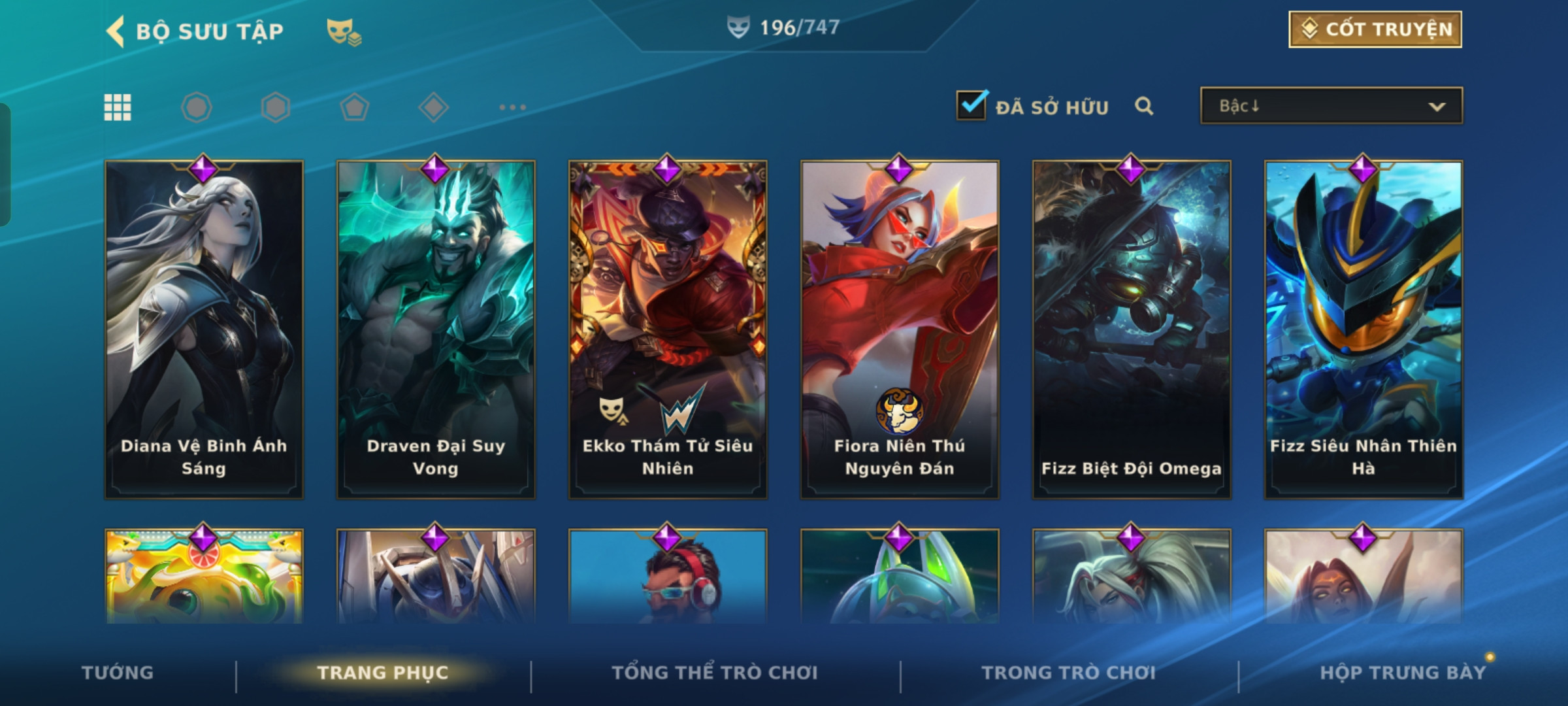This screenshot has width=1568, height=706.
Task: Switch to the Tướng tab
Action: coord(118,673)
